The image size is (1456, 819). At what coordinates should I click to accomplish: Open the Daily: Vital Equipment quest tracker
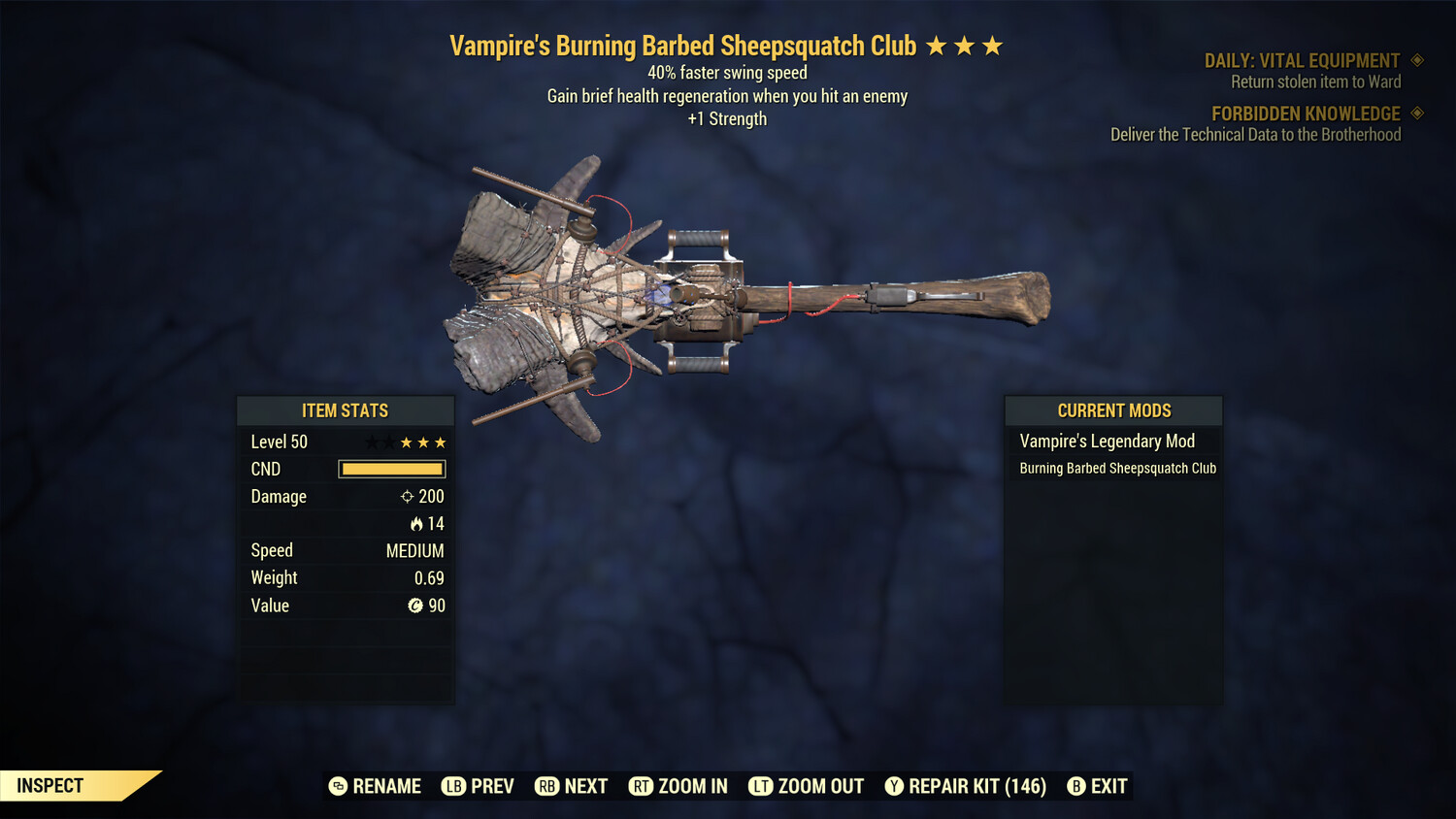pos(1302,61)
